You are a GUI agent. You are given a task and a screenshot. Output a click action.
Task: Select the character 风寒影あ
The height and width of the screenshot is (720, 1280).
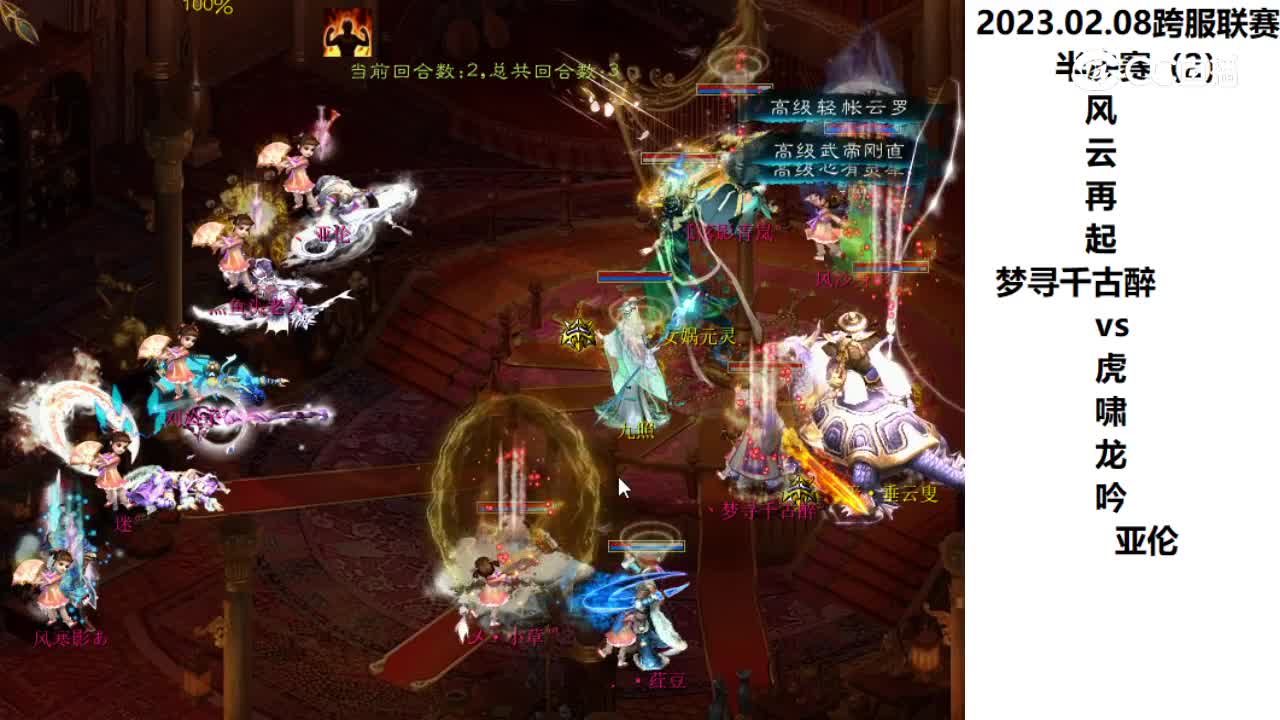[69, 640]
